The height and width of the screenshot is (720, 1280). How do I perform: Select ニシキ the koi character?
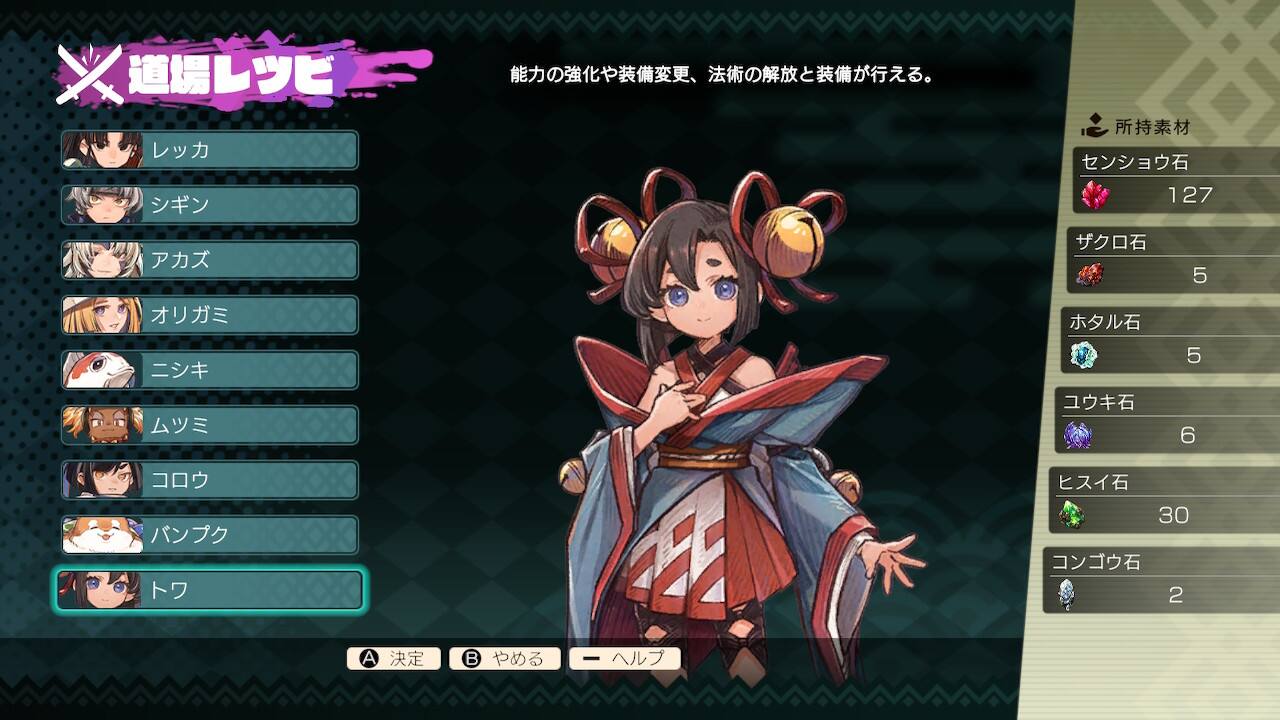click(x=210, y=370)
